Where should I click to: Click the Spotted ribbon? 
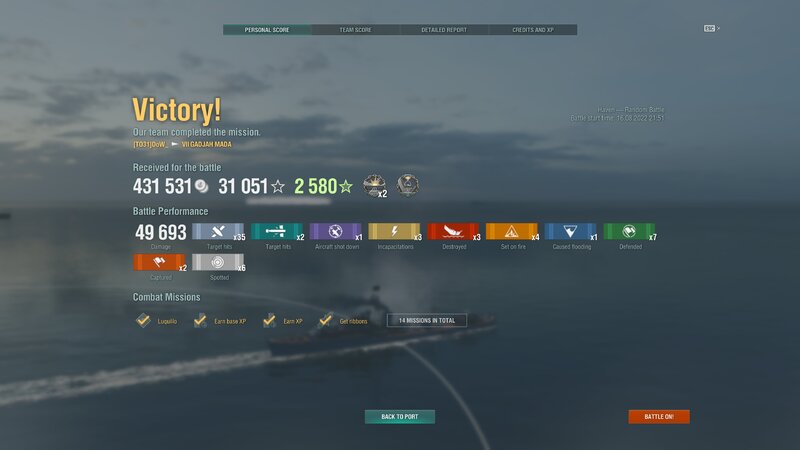[x=217, y=263]
